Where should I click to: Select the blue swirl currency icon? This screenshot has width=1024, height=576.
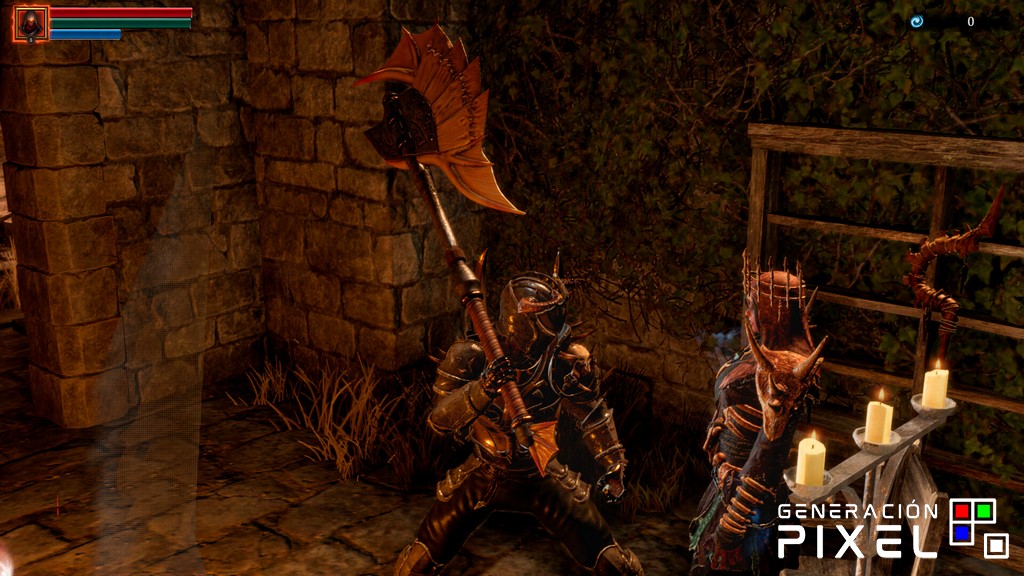pyautogui.click(x=916, y=21)
